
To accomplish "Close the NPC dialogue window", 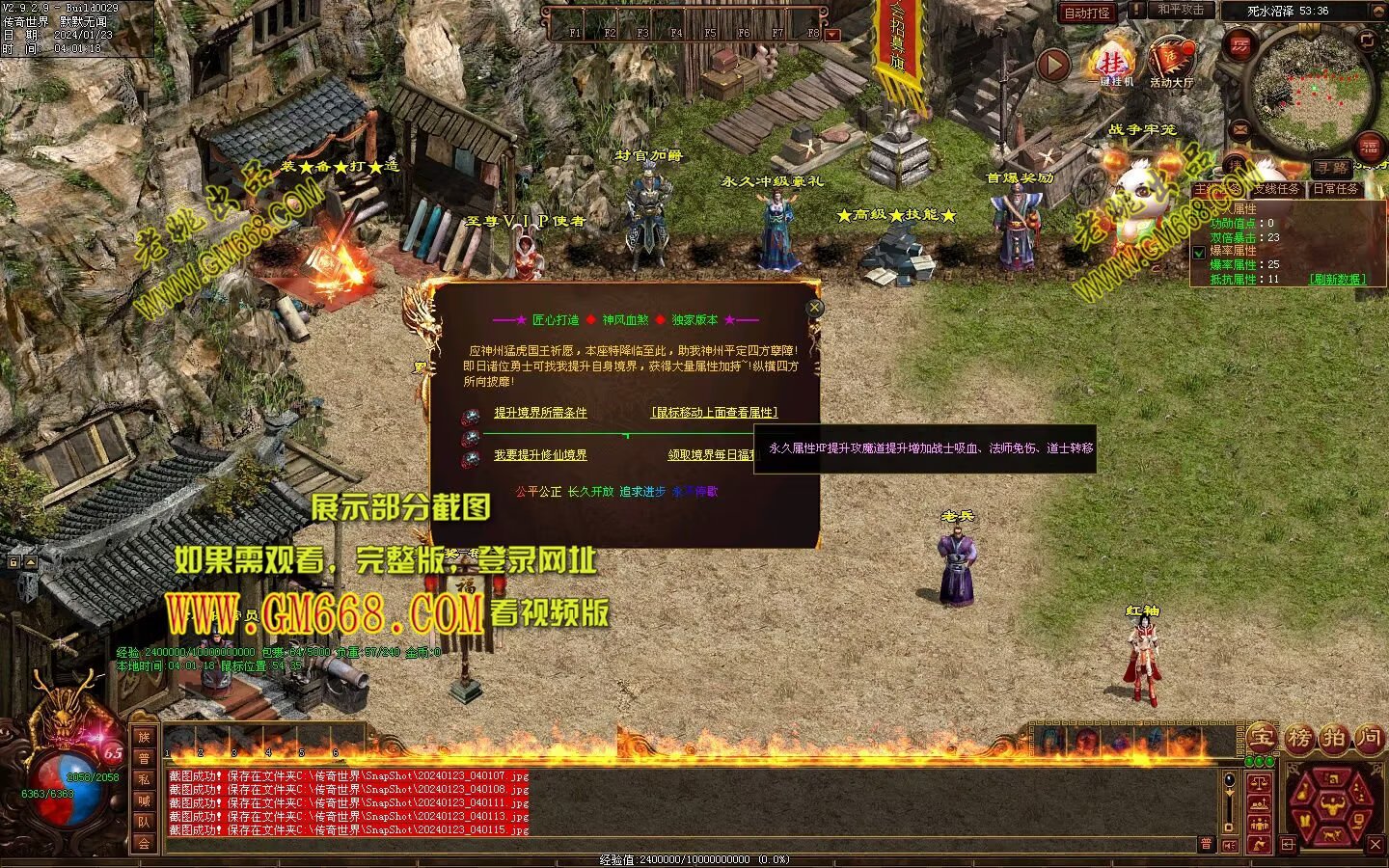I will 815,307.
